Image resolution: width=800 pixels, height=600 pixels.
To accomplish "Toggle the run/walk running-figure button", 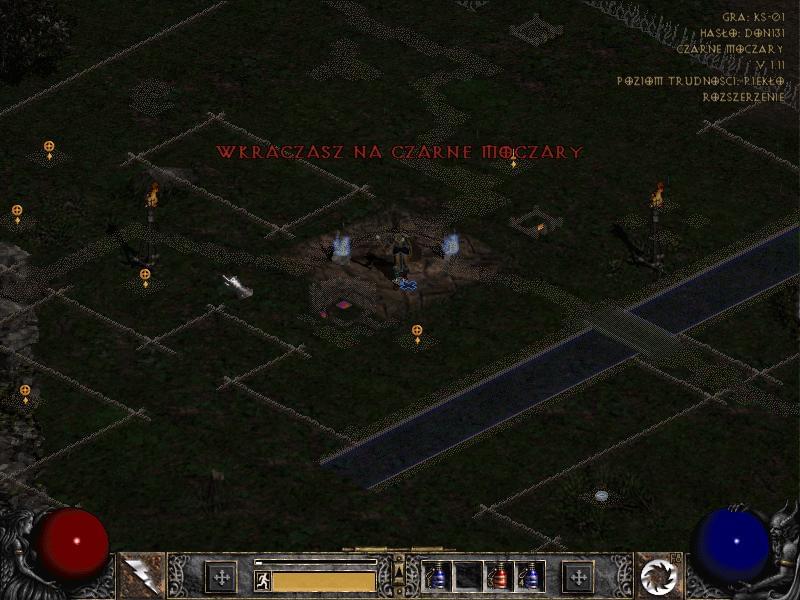I will click(x=263, y=580).
